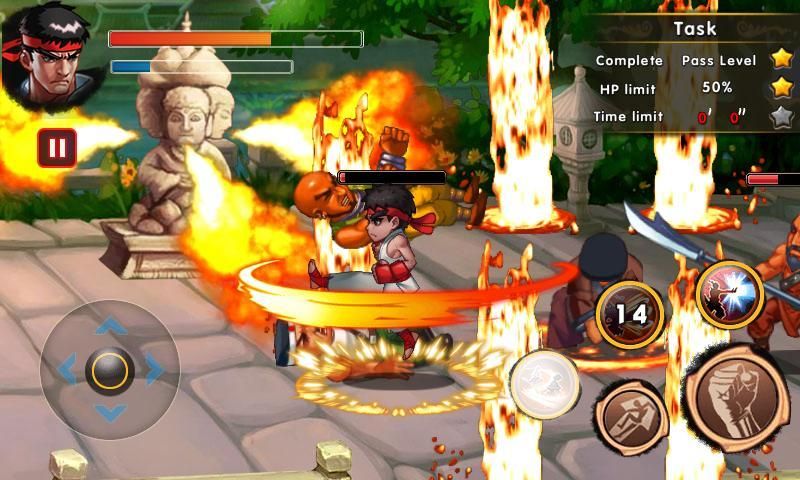Activate the energy blast skill icon
The image size is (800, 480).
730,294
